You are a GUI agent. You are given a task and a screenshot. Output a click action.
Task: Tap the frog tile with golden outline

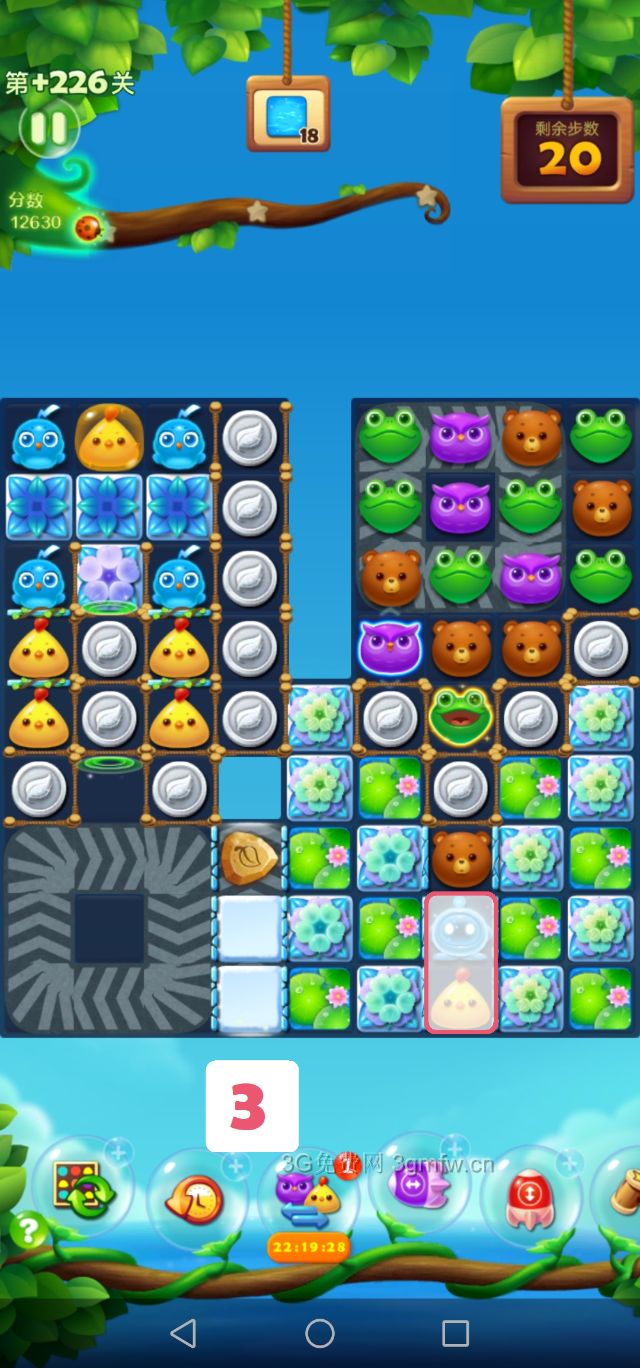(459, 714)
